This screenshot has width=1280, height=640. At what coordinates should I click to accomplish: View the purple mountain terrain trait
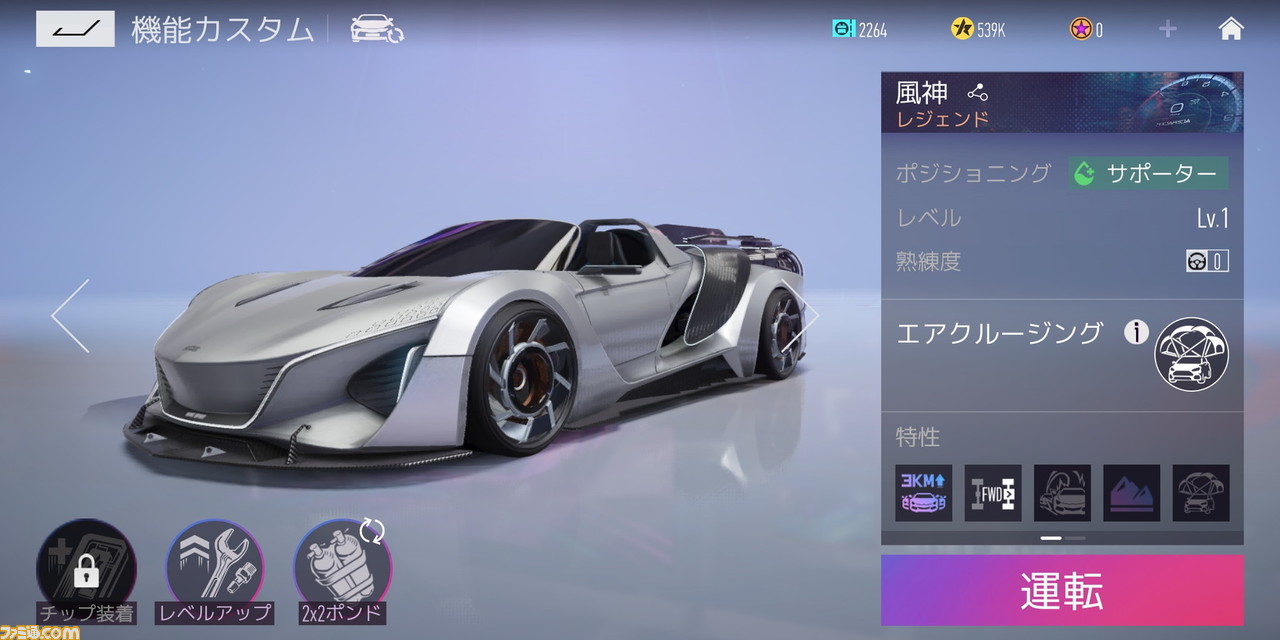(x=1132, y=493)
